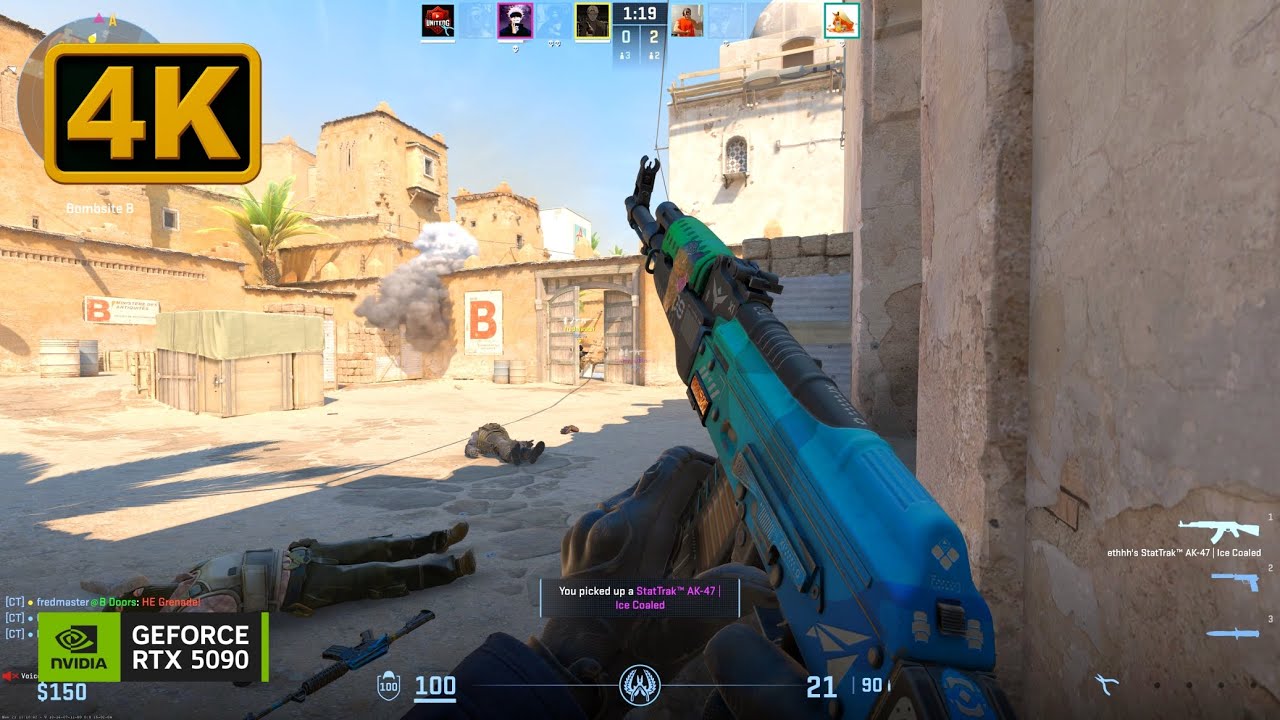Select the AK-47 Ice Coaled weapon slot

tap(1213, 530)
